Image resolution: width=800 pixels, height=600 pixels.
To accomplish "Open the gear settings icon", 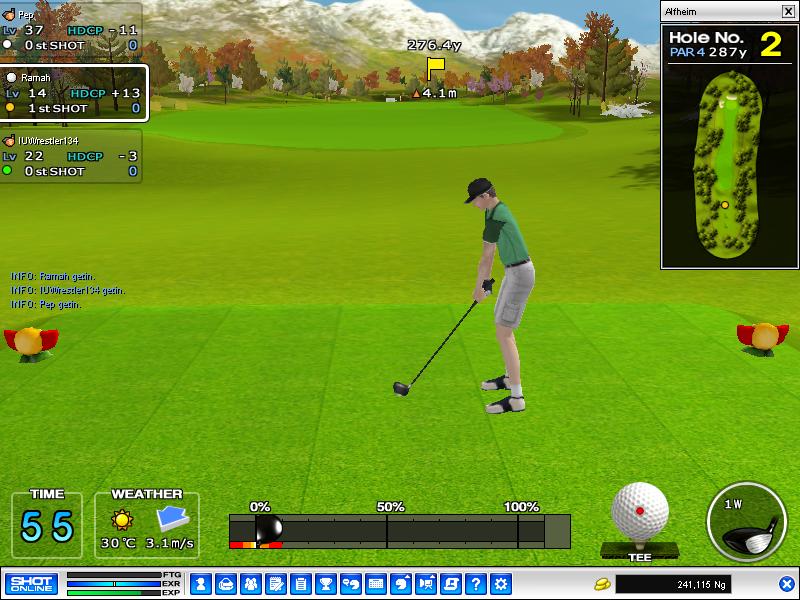I will pos(501,583).
